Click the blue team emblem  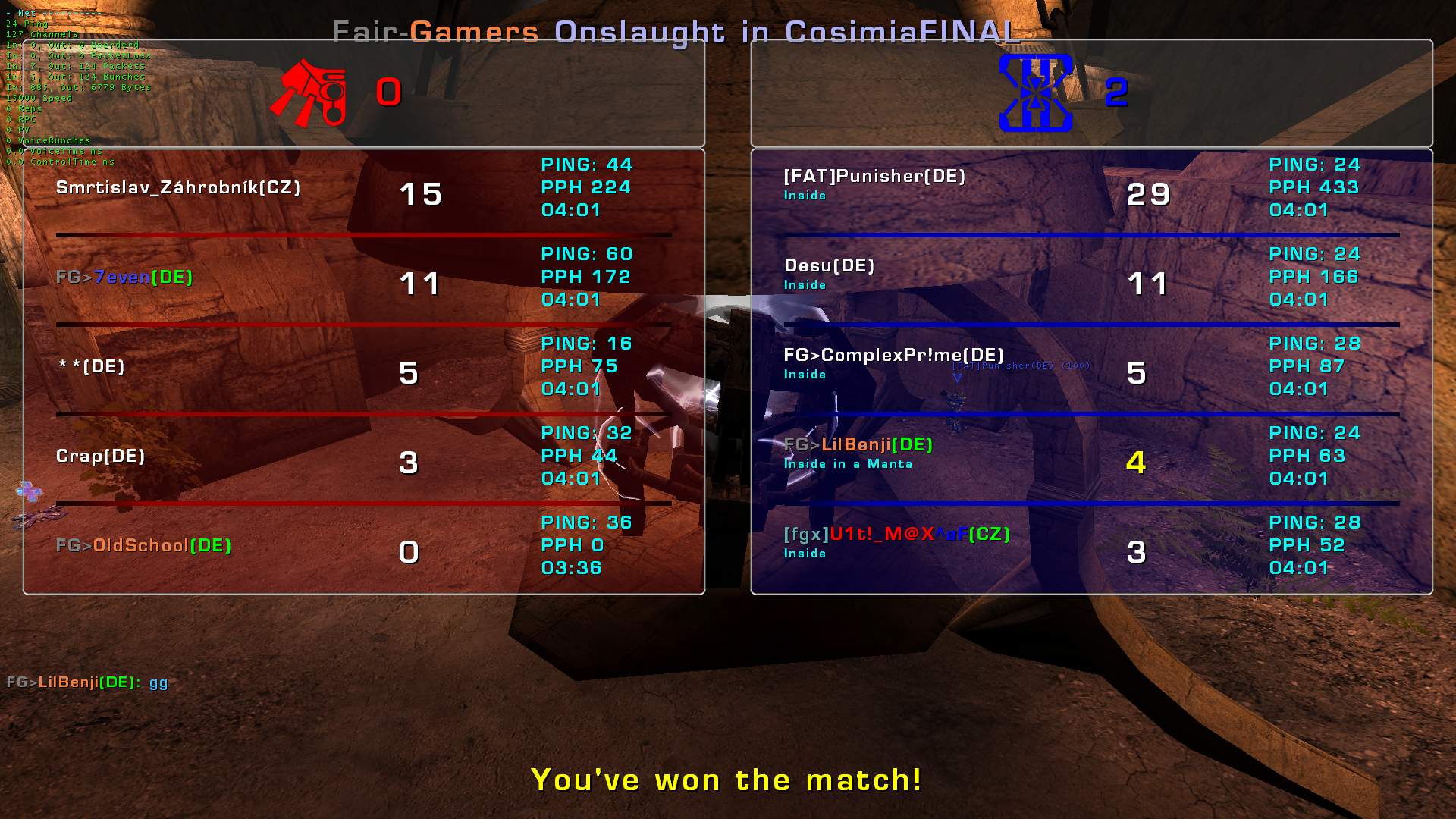pyautogui.click(x=1036, y=93)
